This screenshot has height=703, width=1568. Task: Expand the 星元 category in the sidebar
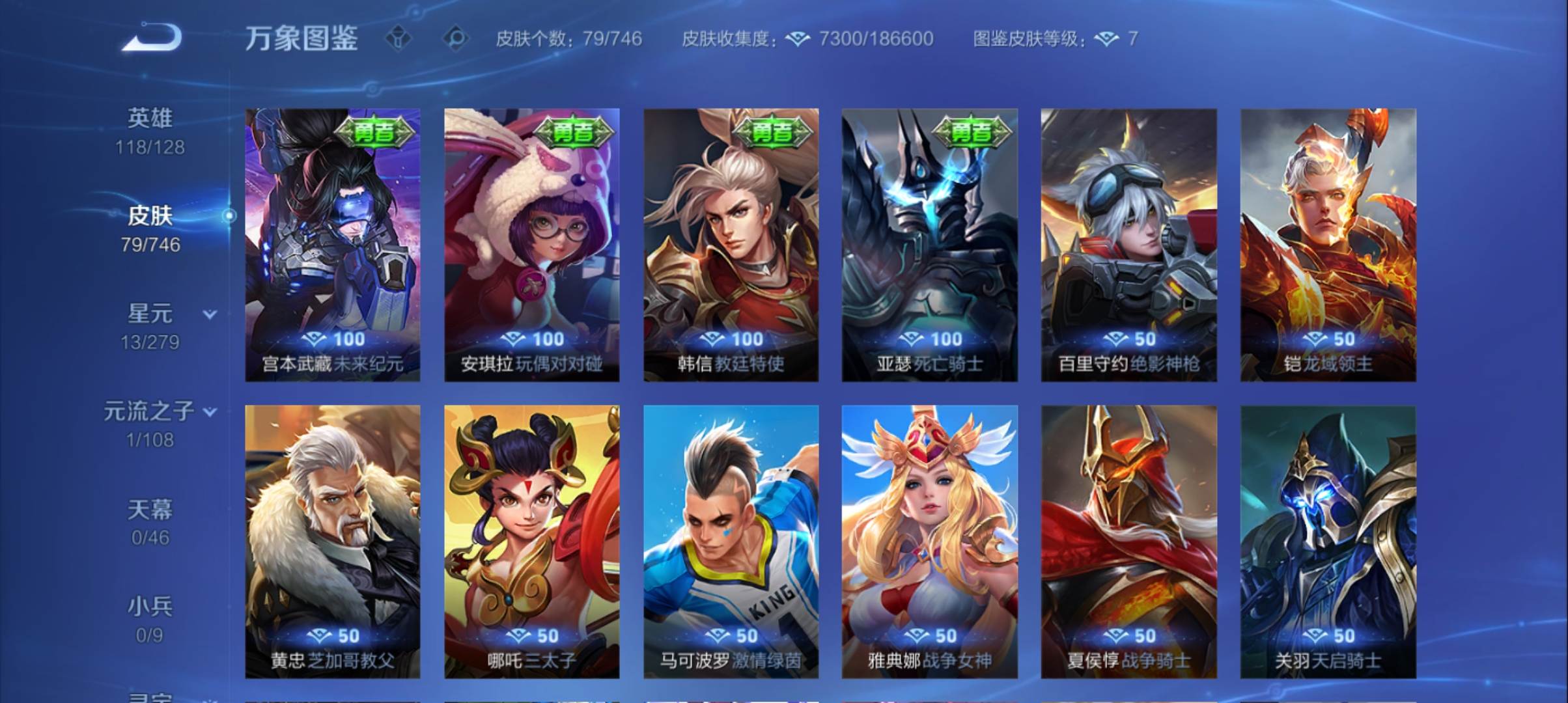pos(209,313)
